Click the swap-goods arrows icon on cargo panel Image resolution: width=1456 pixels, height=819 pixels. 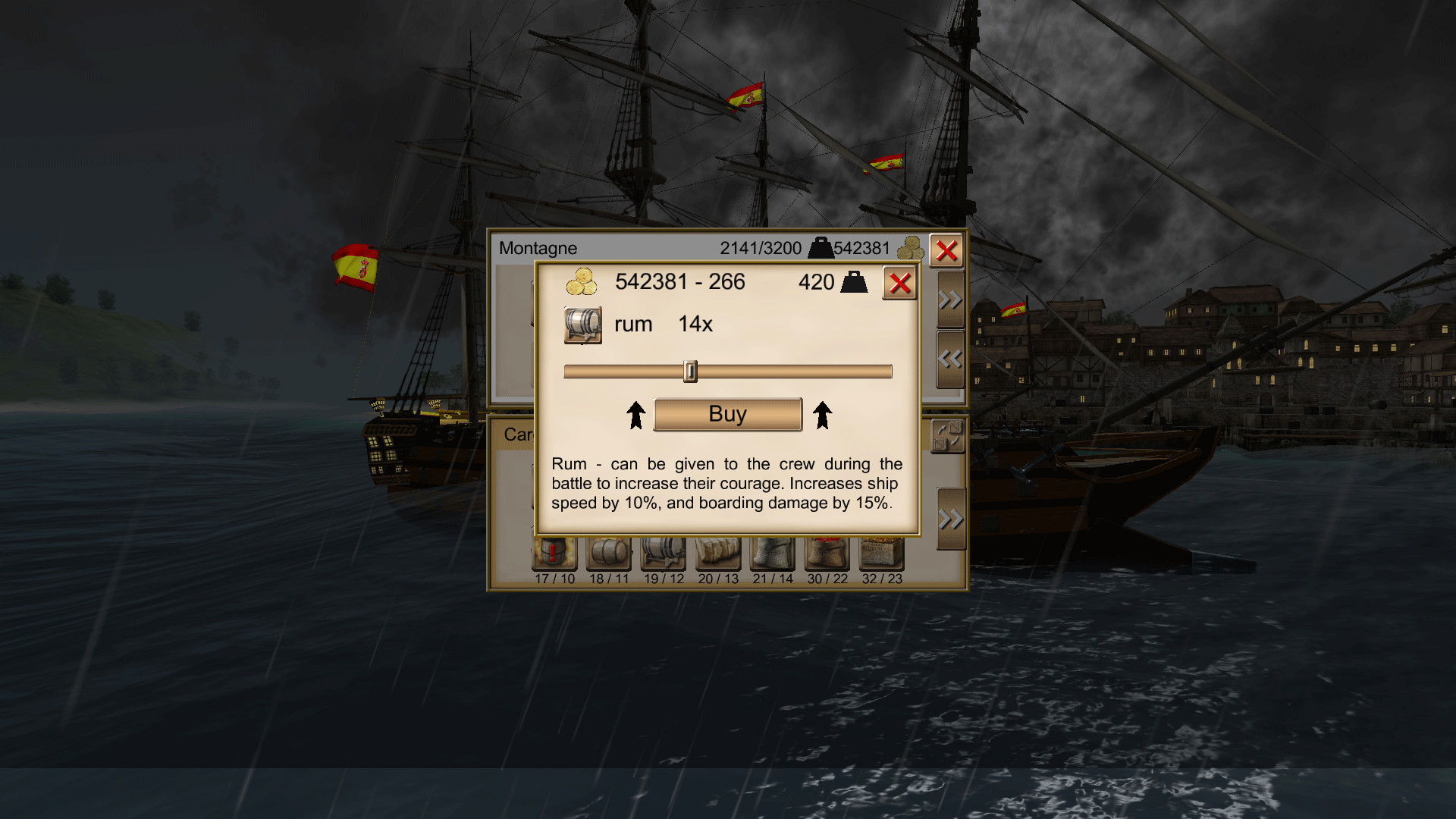click(949, 437)
